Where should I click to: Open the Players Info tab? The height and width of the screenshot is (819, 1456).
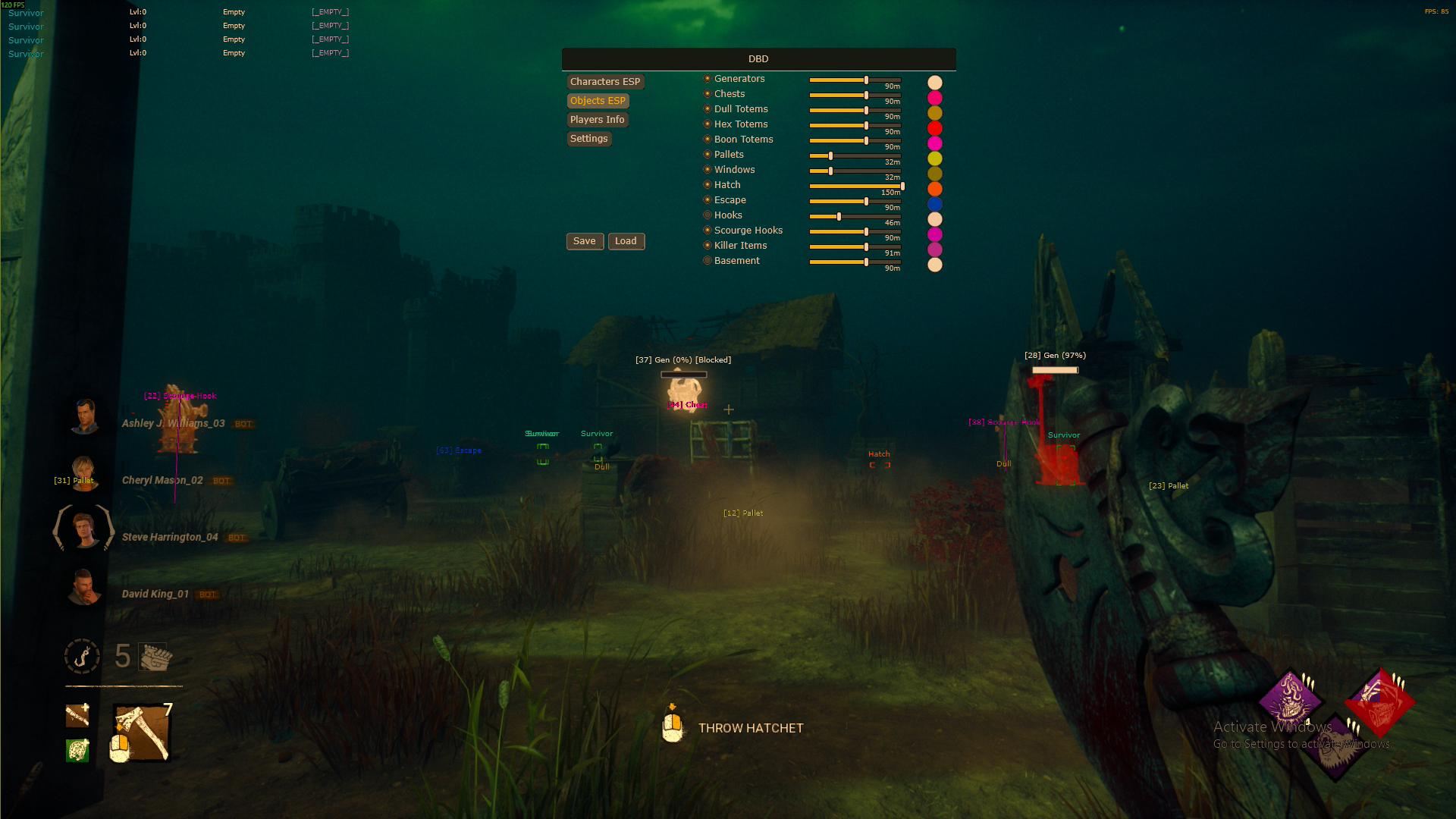597,120
